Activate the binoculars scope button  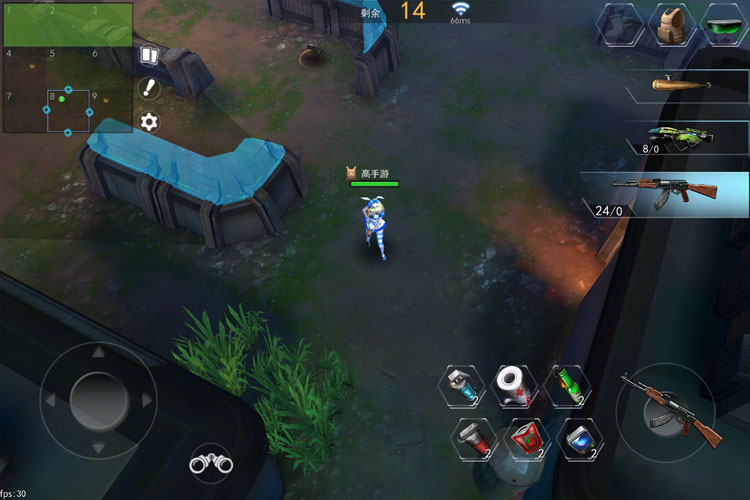211,463
